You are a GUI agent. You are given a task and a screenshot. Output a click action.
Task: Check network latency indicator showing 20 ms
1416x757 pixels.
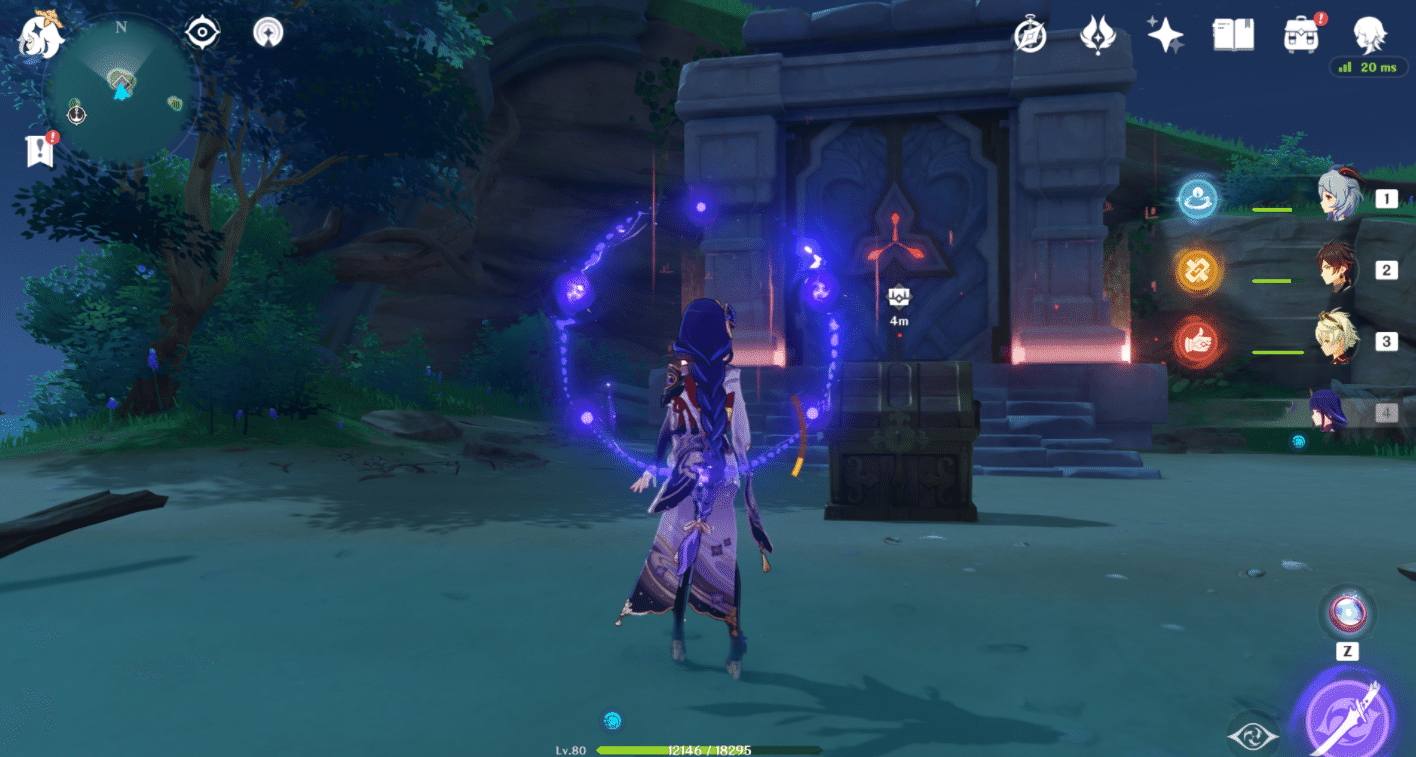tap(1367, 67)
